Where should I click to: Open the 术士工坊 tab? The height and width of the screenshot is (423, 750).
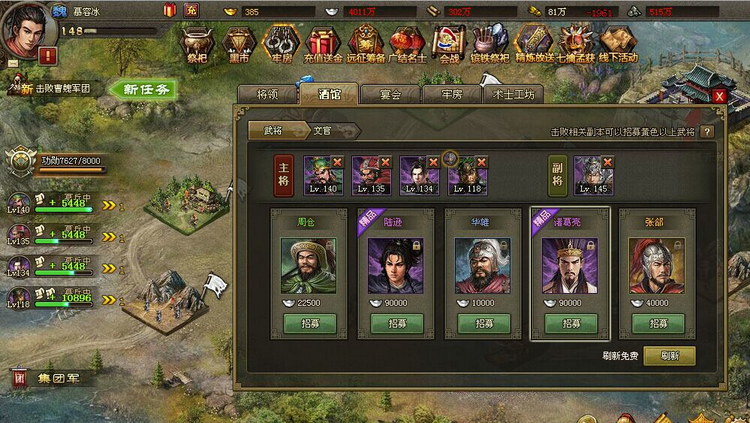(514, 95)
